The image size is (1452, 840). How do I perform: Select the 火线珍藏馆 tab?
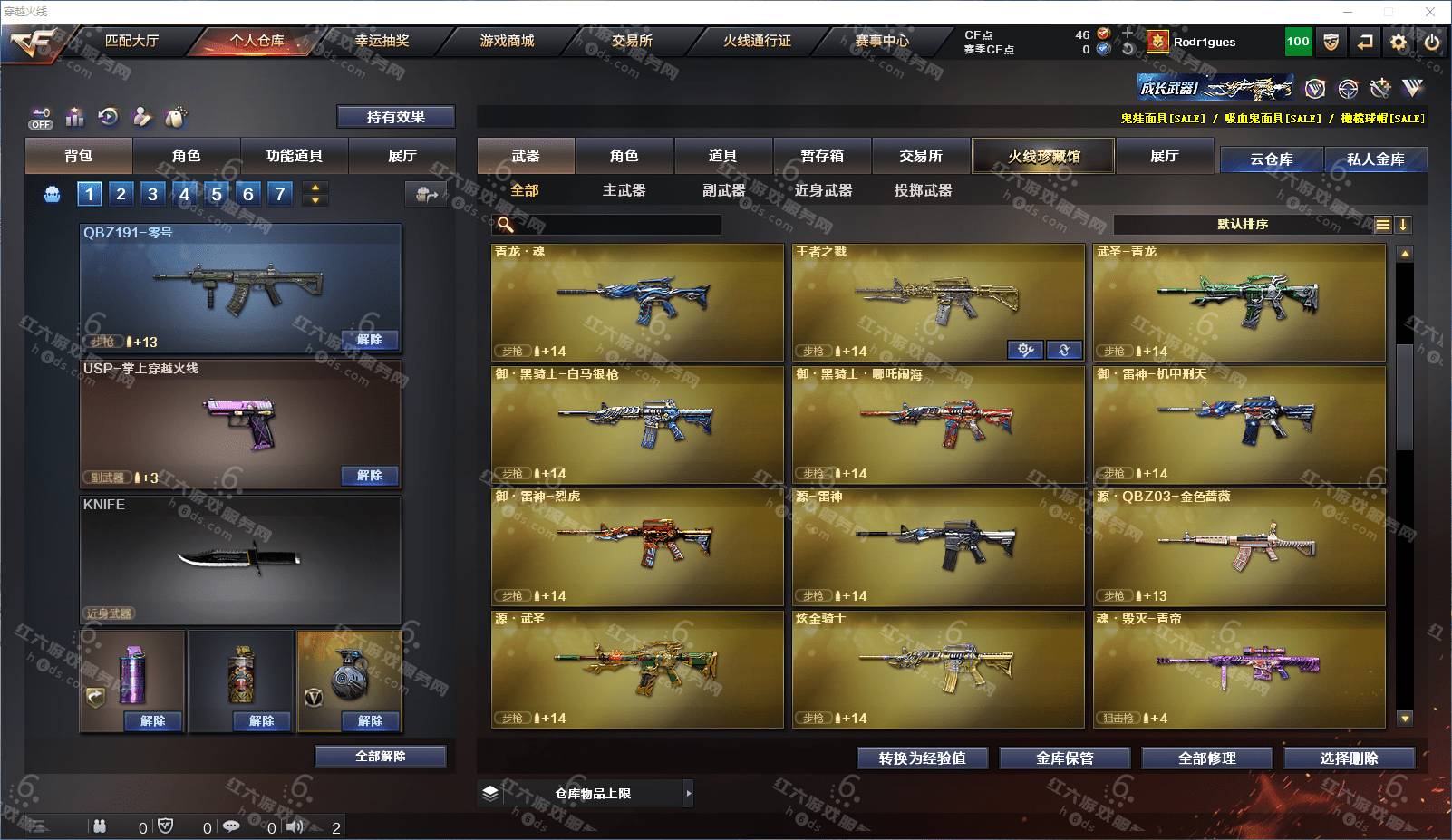1043,156
